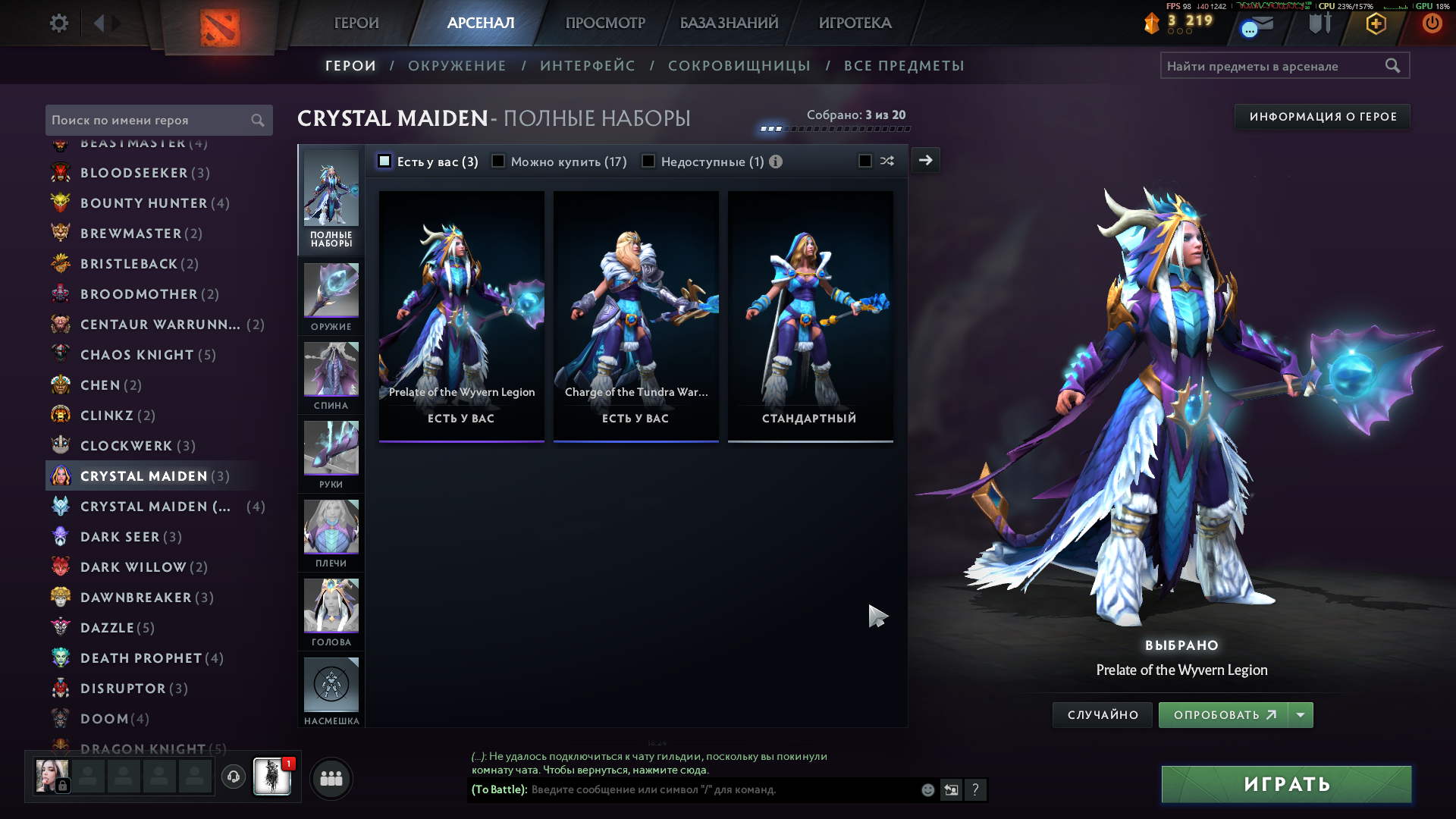Image resolution: width=1456 pixels, height=819 pixels.
Task: Open the settings gear menu
Action: click(58, 24)
